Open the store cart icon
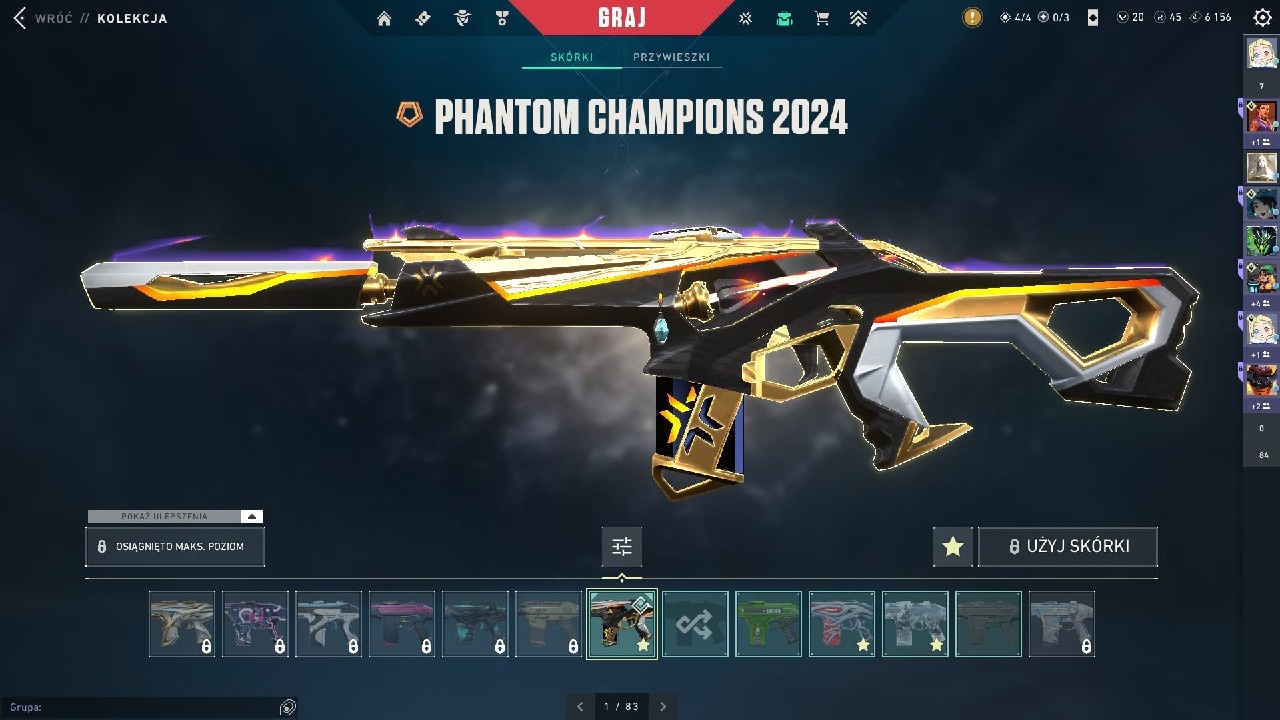Viewport: 1280px width, 720px height. 822,18
